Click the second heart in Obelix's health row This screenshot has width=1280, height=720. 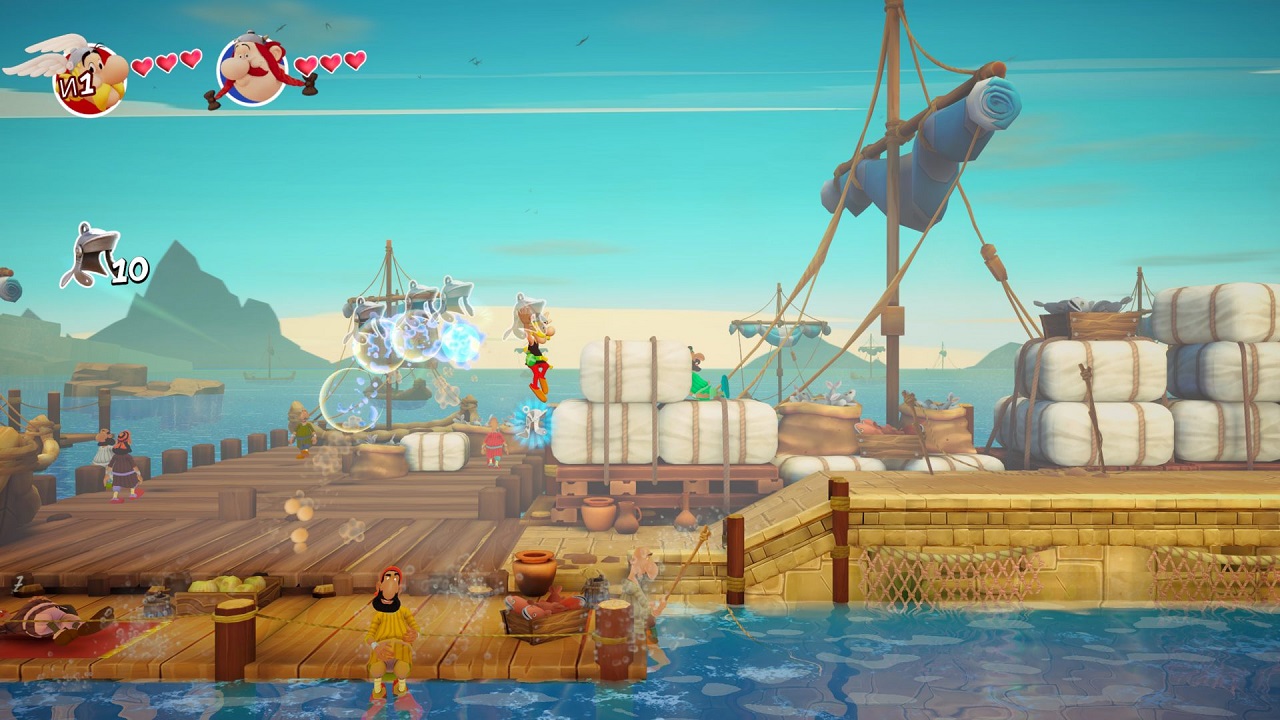click(x=330, y=62)
